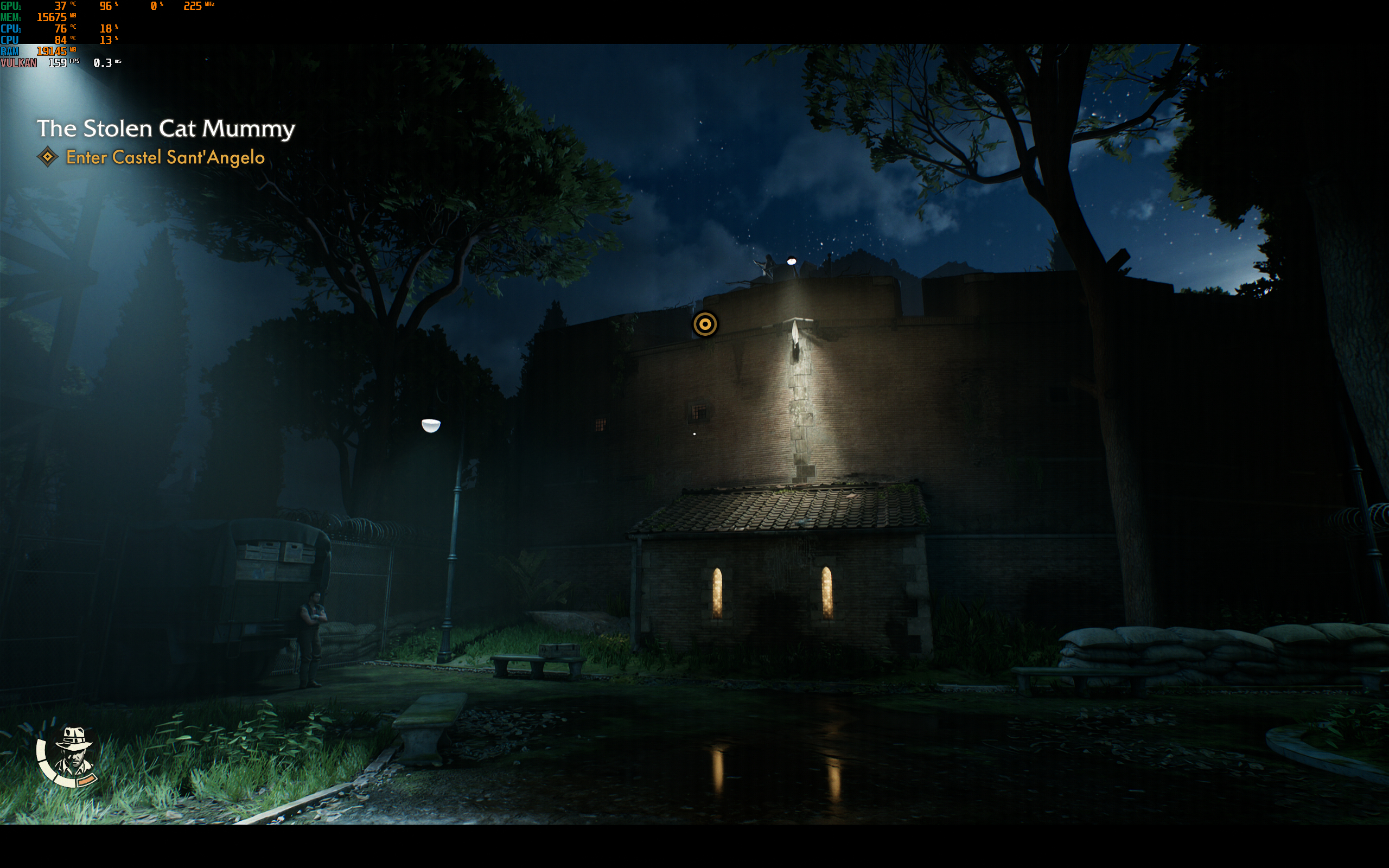
Task: Click the gold objective waypoint marker
Action: click(x=705, y=324)
